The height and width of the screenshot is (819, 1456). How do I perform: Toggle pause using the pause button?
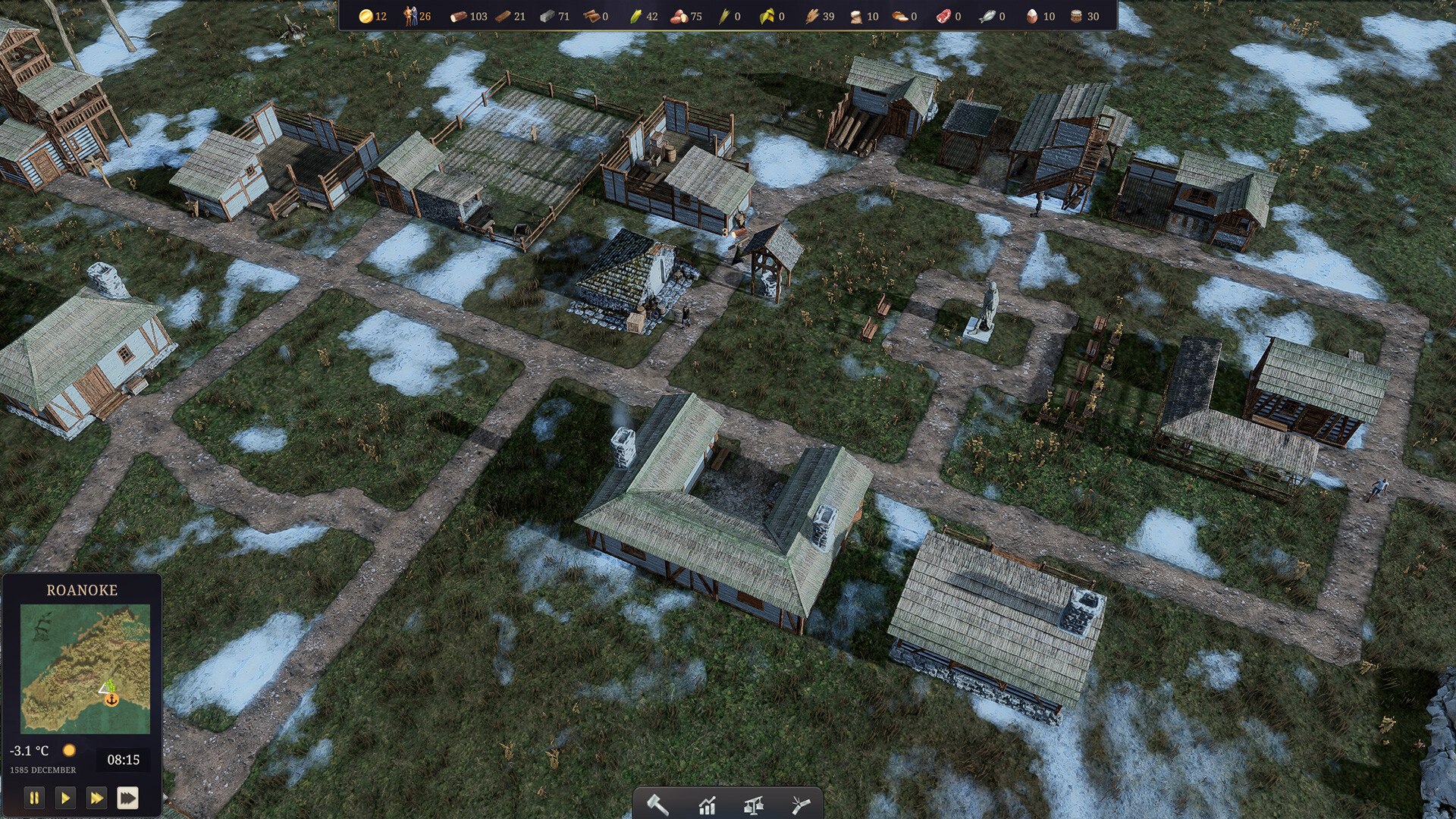[x=34, y=798]
